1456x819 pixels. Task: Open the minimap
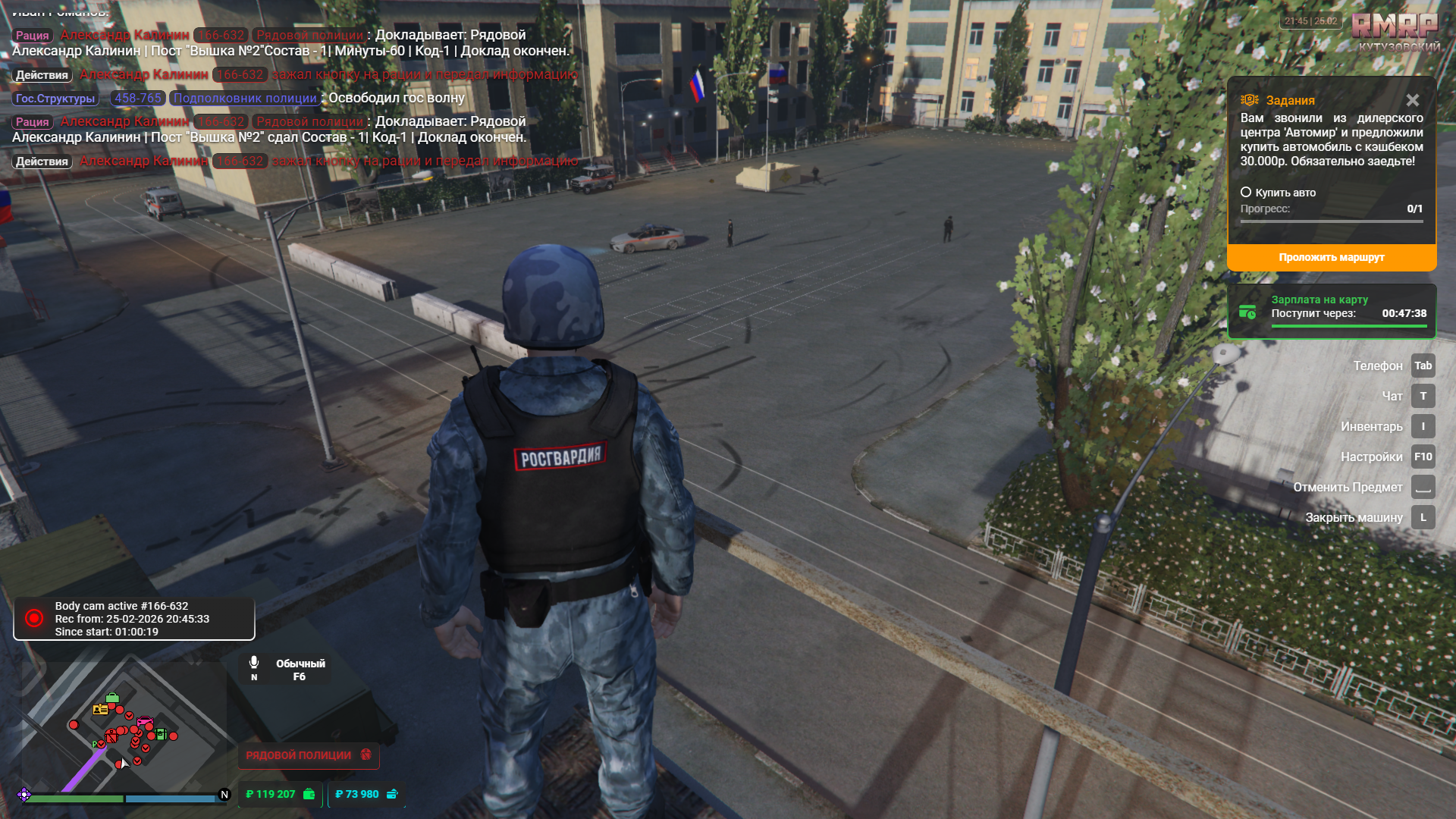click(x=121, y=728)
